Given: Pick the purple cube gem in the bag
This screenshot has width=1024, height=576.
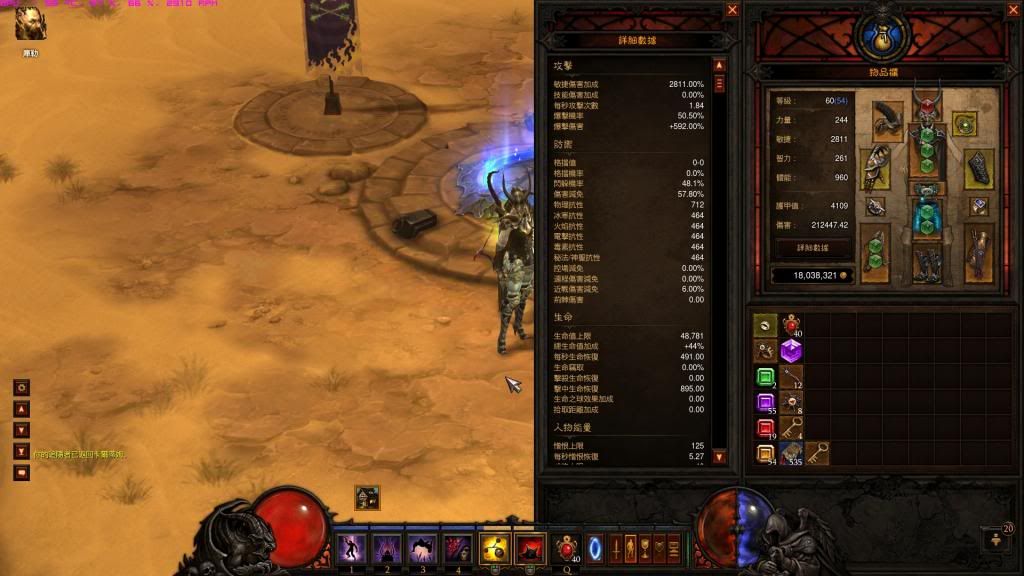Looking at the screenshot, I should [x=791, y=351].
